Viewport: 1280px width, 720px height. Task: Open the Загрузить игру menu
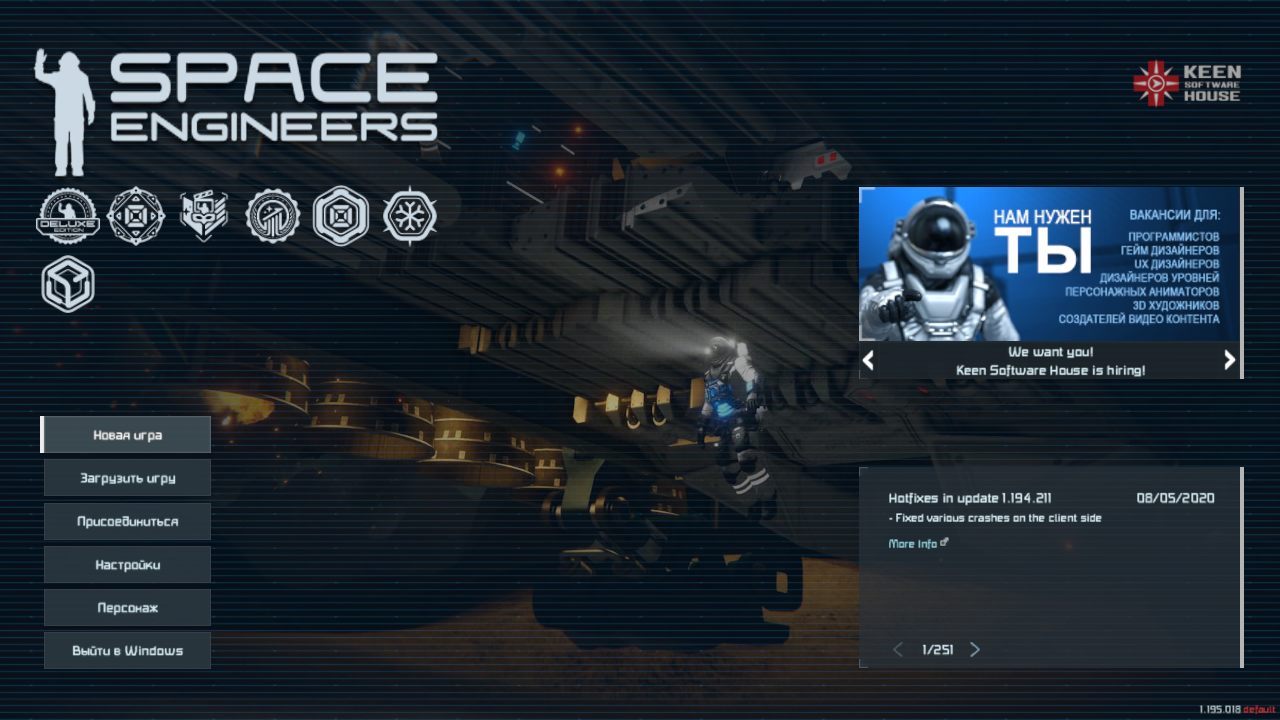point(127,478)
